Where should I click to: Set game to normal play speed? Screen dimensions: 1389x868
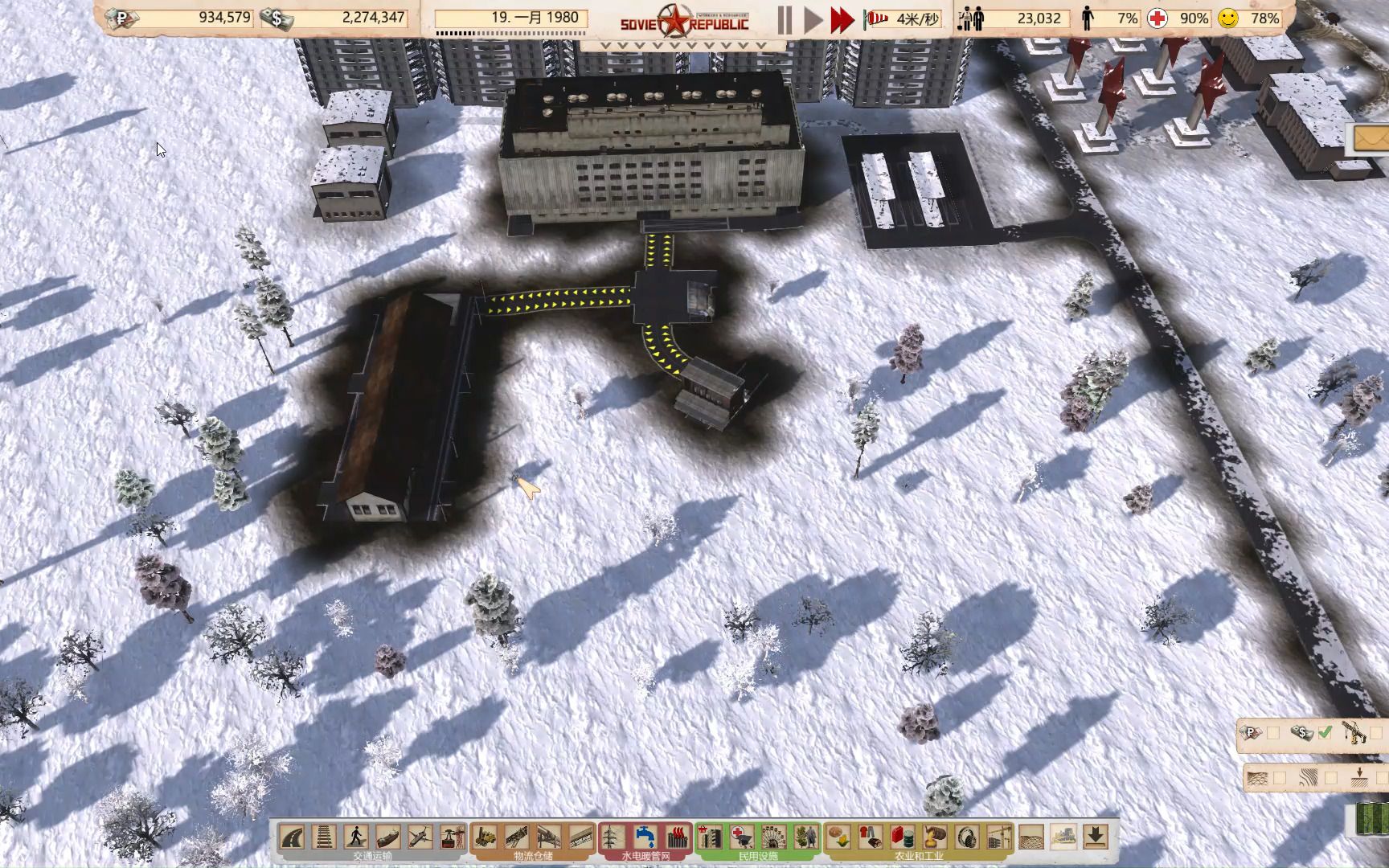[x=813, y=20]
